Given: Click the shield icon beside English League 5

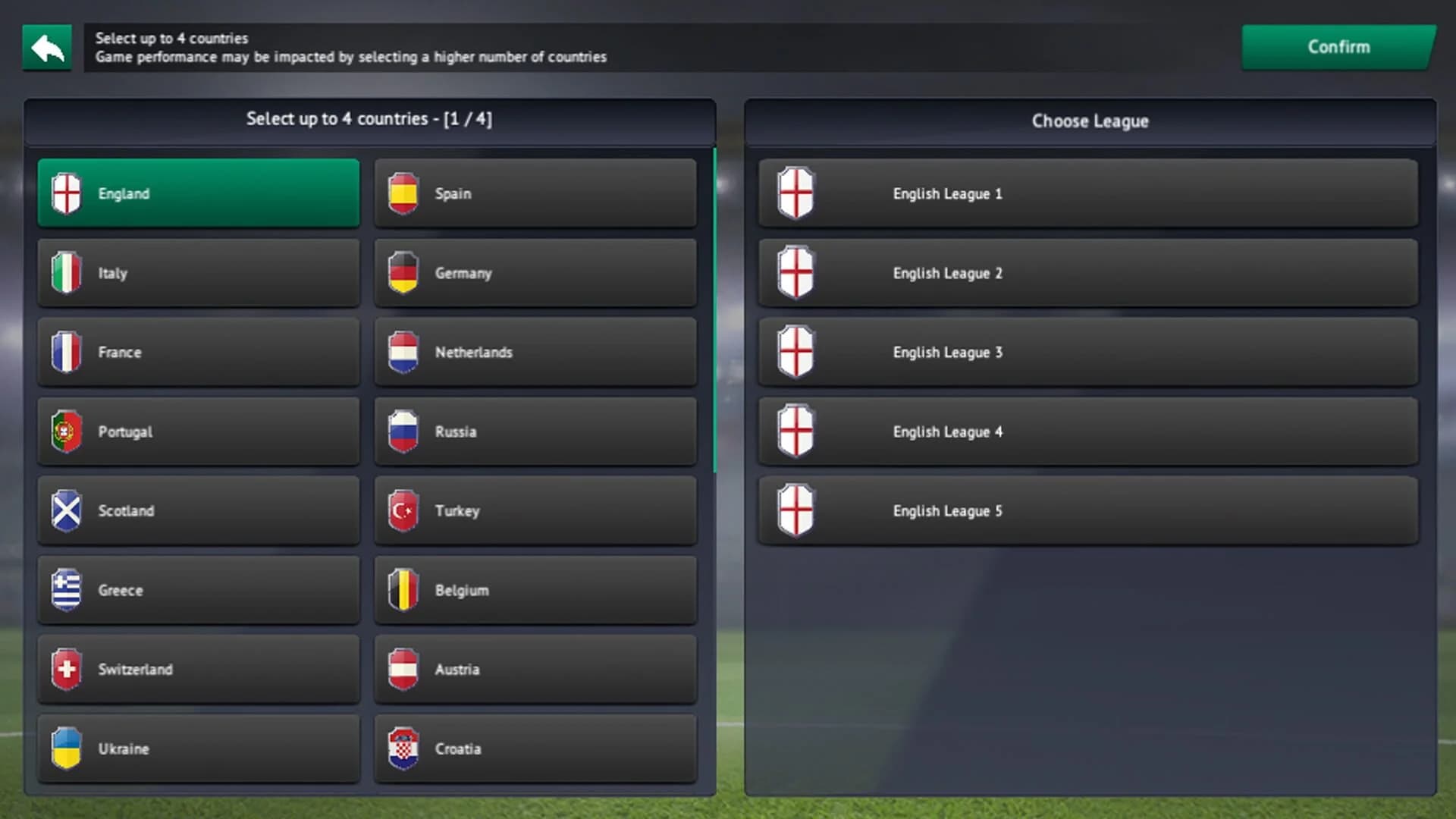Looking at the screenshot, I should tap(795, 510).
